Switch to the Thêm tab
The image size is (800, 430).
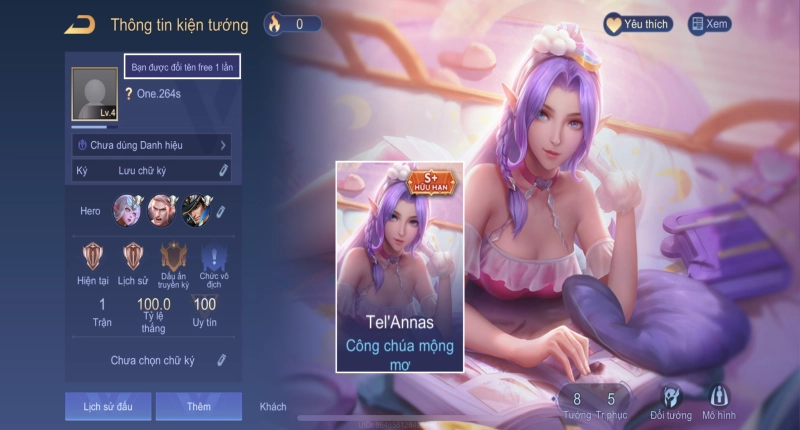(198, 406)
